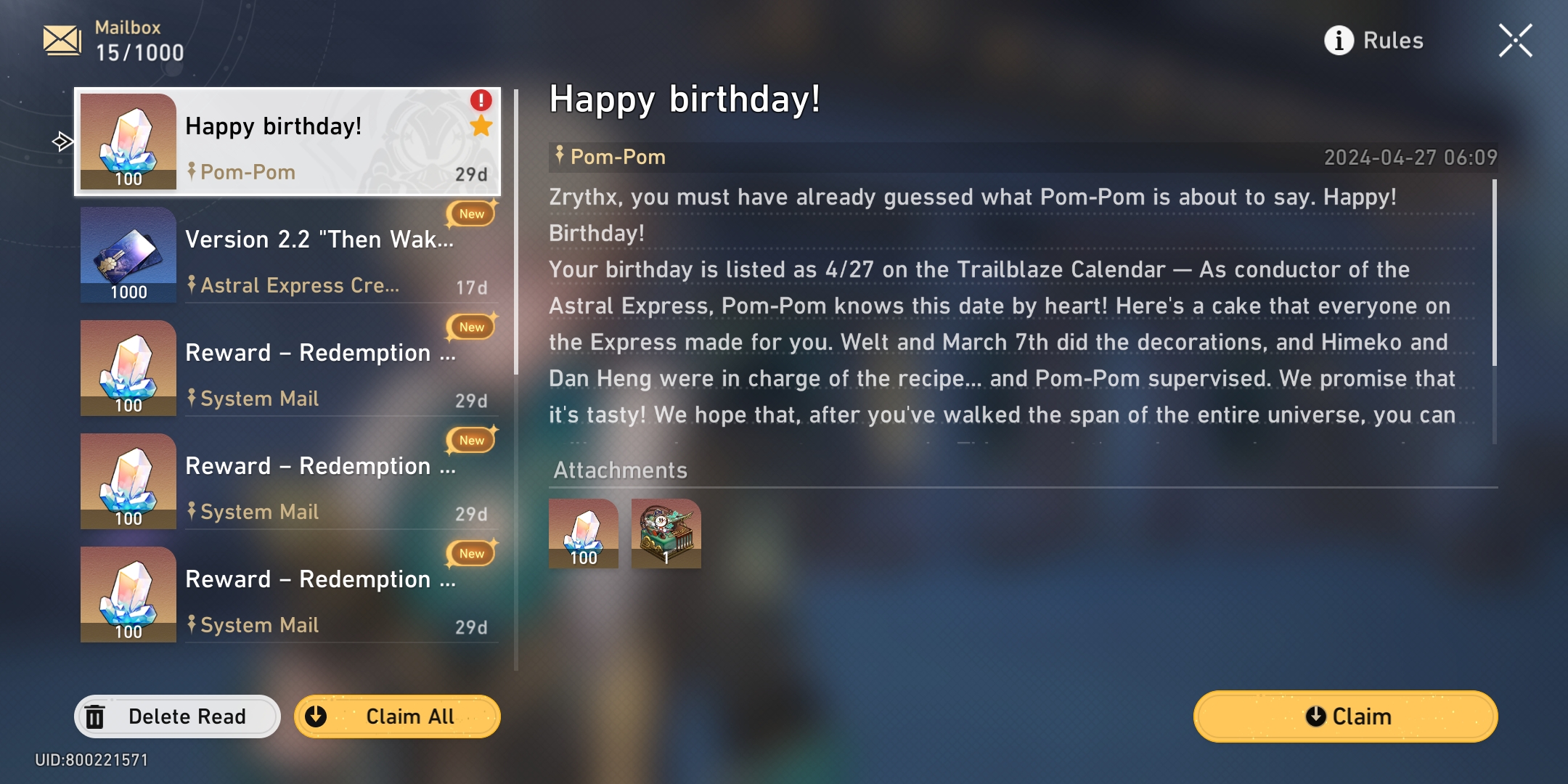This screenshot has height=784, width=1568.
Task: Select the birthday cake gift attachment
Action: 665,535
